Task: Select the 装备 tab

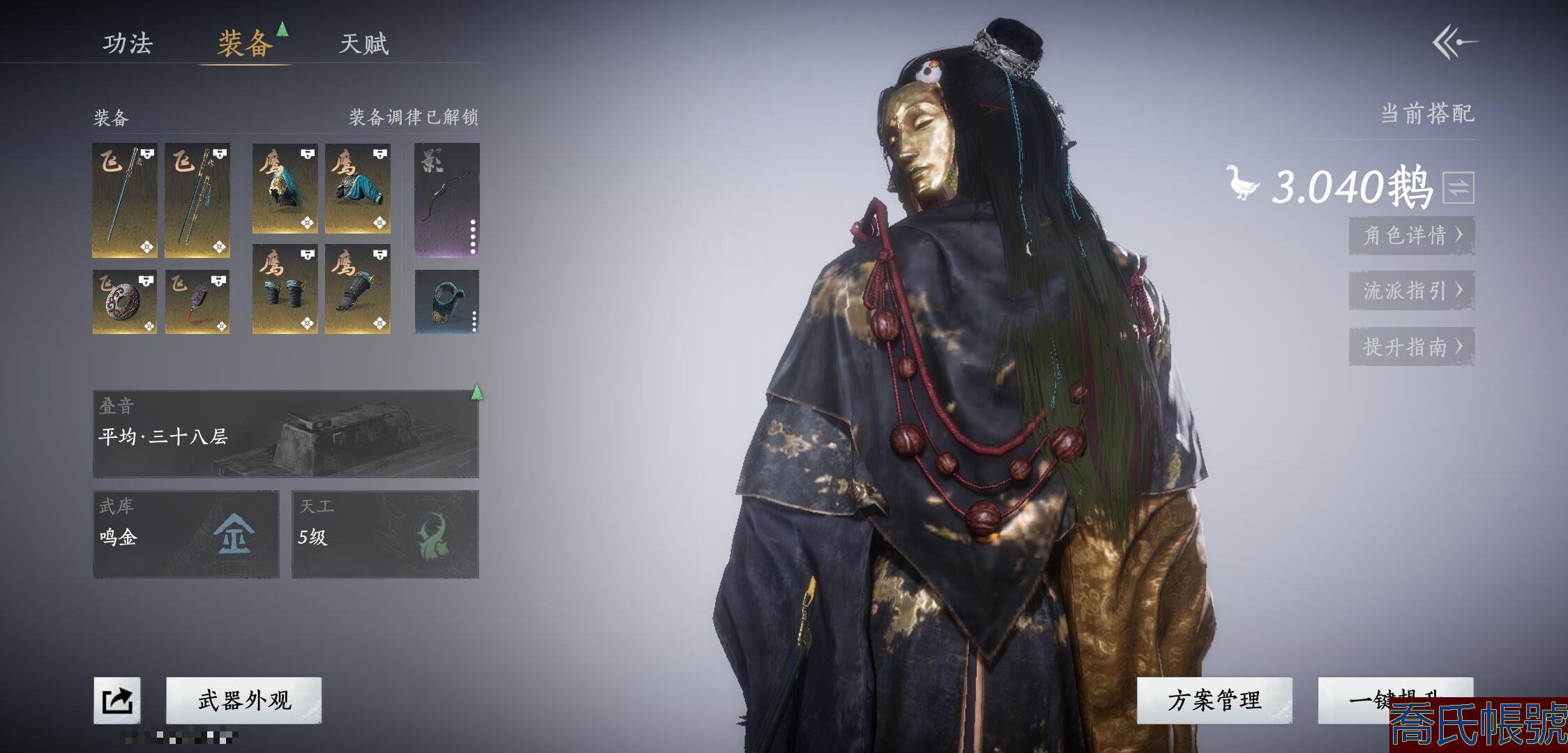Action: 244,44
